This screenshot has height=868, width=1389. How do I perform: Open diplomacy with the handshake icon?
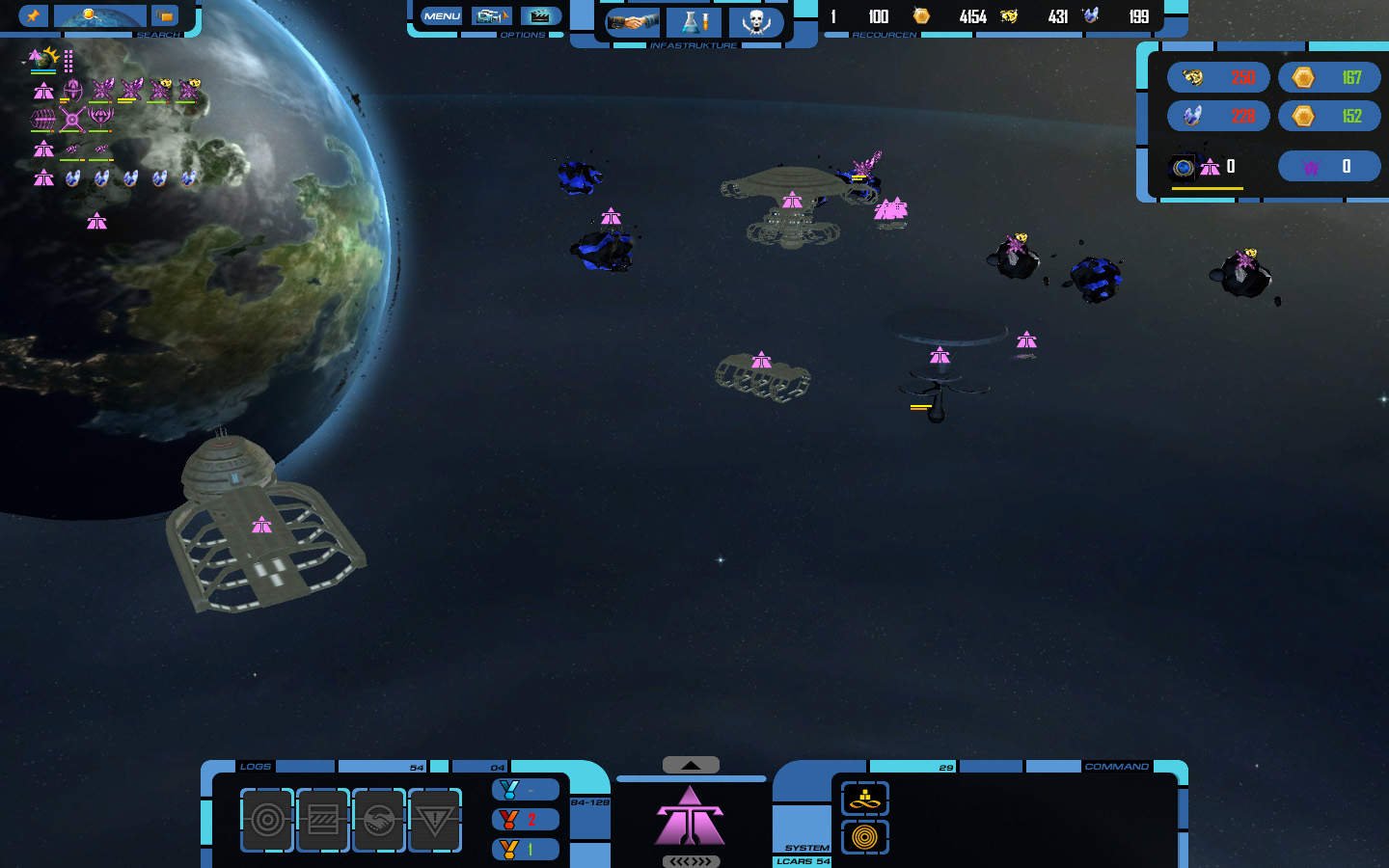(632, 21)
